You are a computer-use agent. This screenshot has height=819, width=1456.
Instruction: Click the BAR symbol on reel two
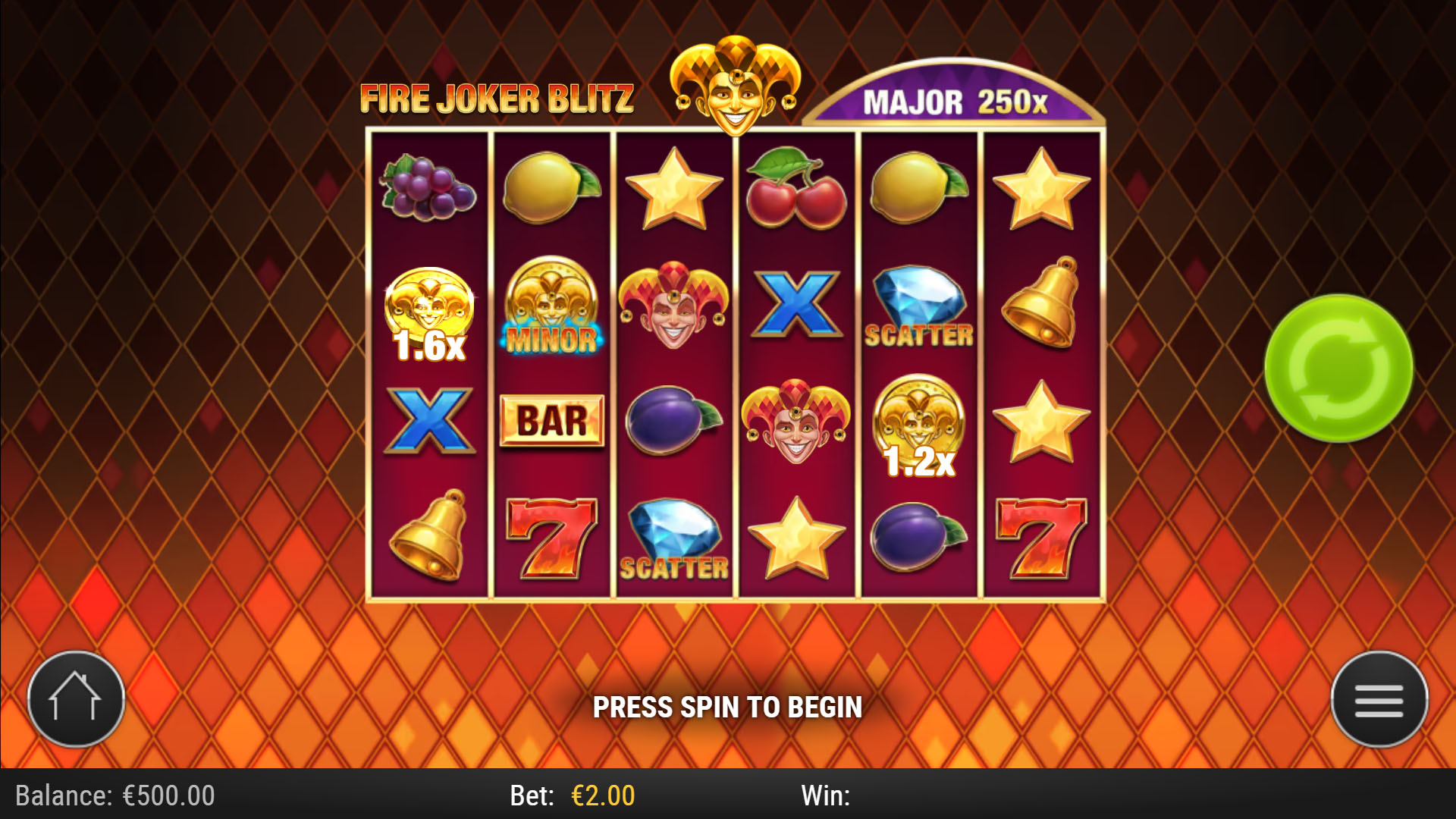click(552, 422)
